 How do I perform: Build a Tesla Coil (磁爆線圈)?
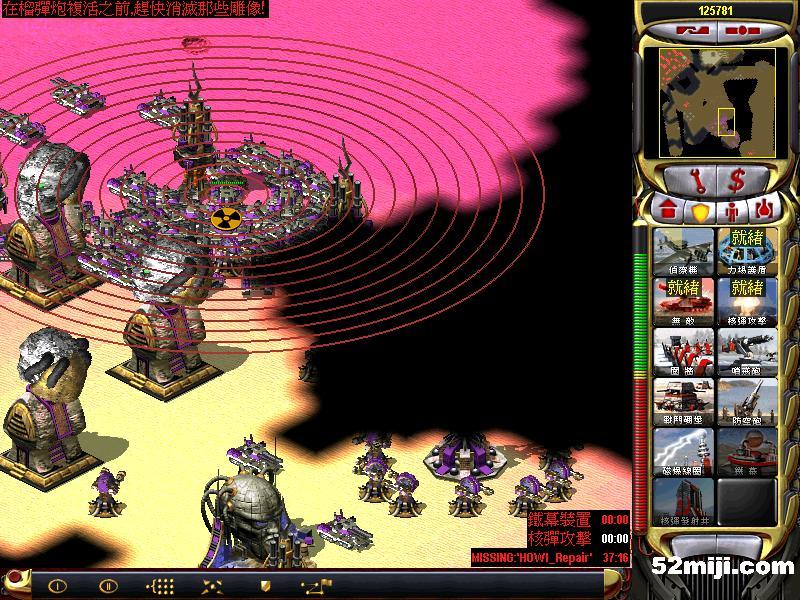(683, 452)
